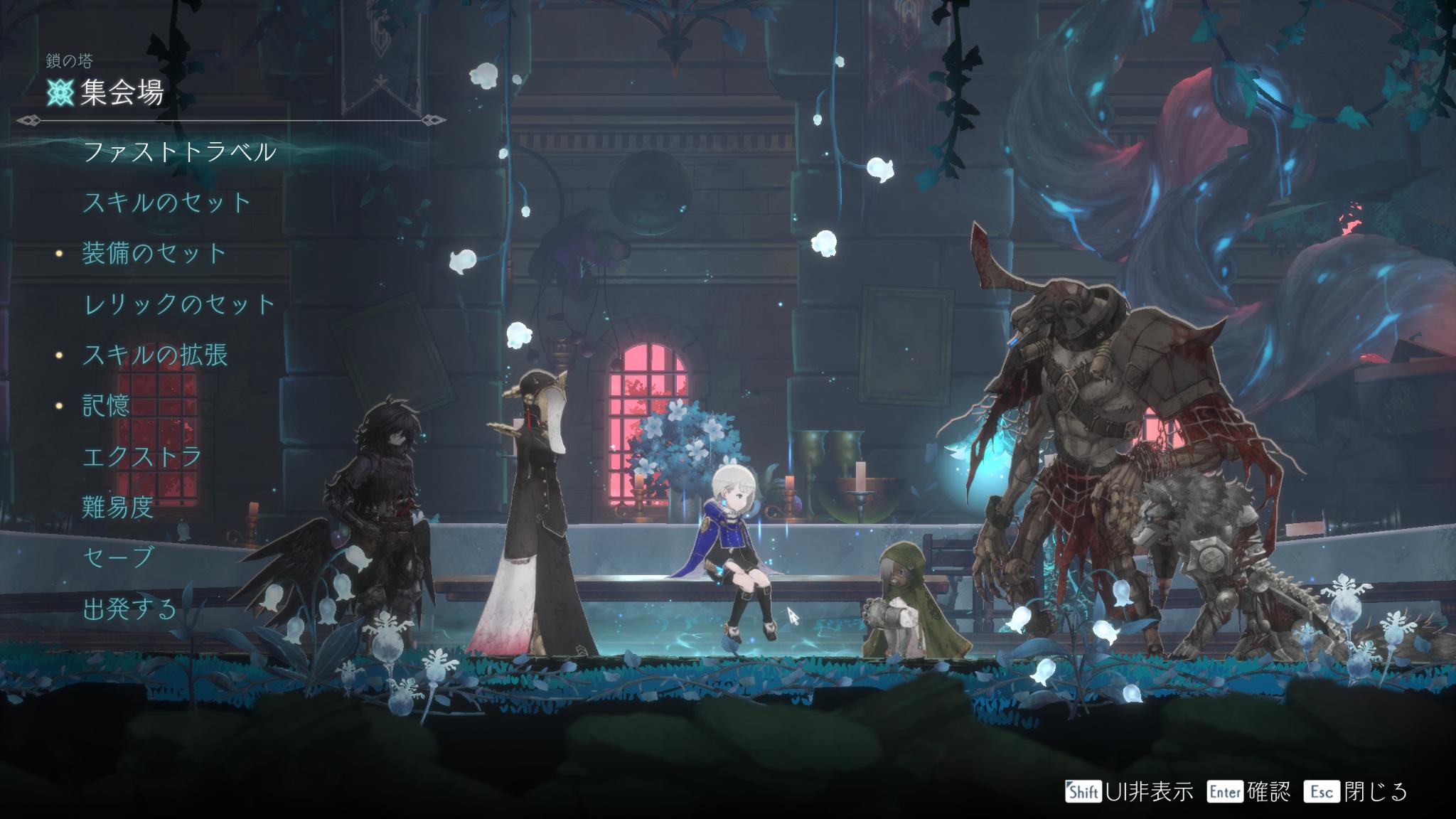1456x819 pixels.
Task: Choose レリックのセット option
Action: click(x=179, y=304)
